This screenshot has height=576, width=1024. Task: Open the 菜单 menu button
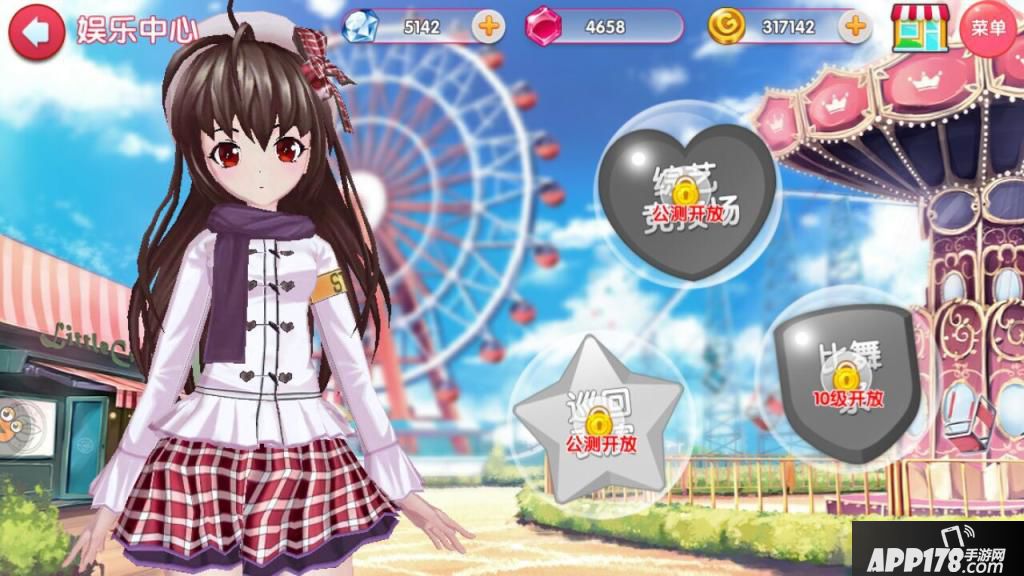(x=988, y=28)
